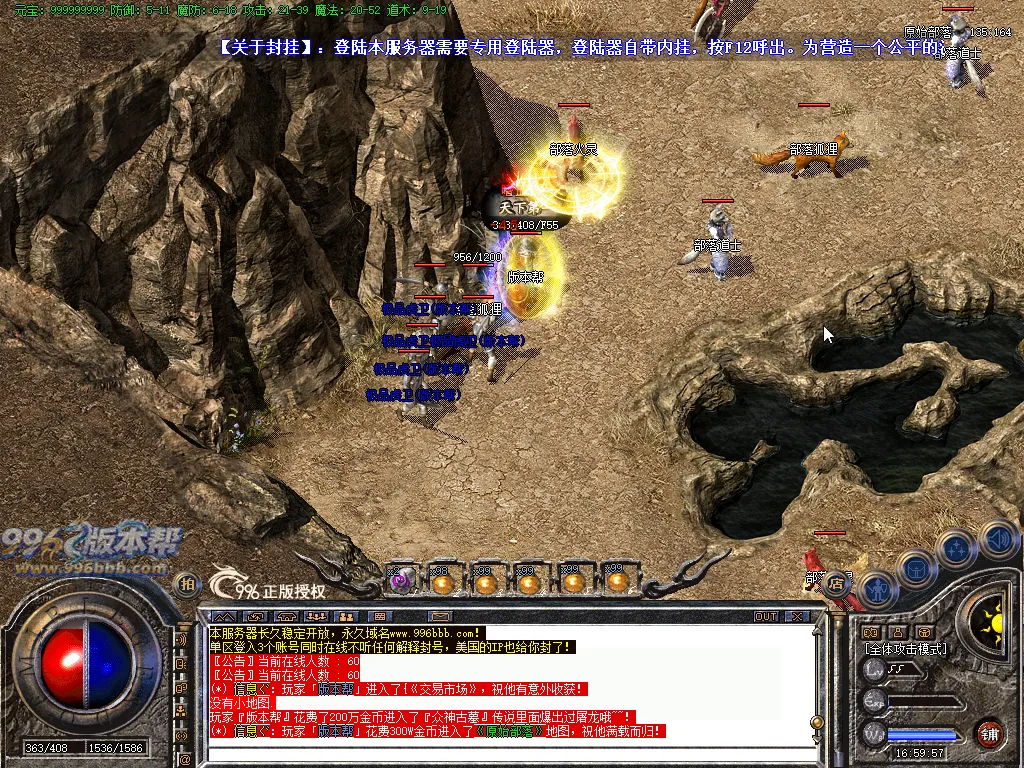Click the chat message input line

(500, 753)
